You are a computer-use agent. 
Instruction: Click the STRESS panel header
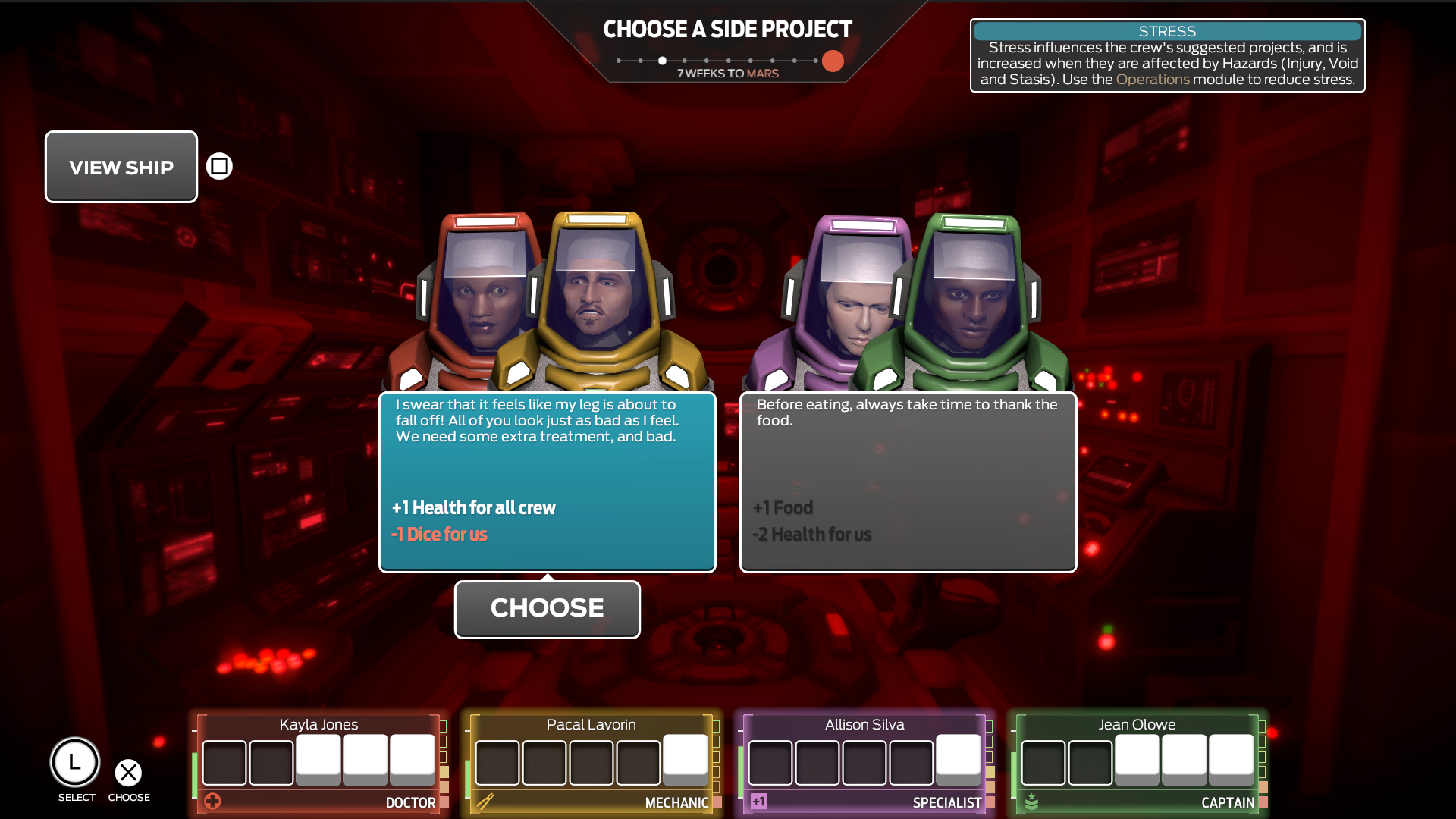tap(1167, 31)
